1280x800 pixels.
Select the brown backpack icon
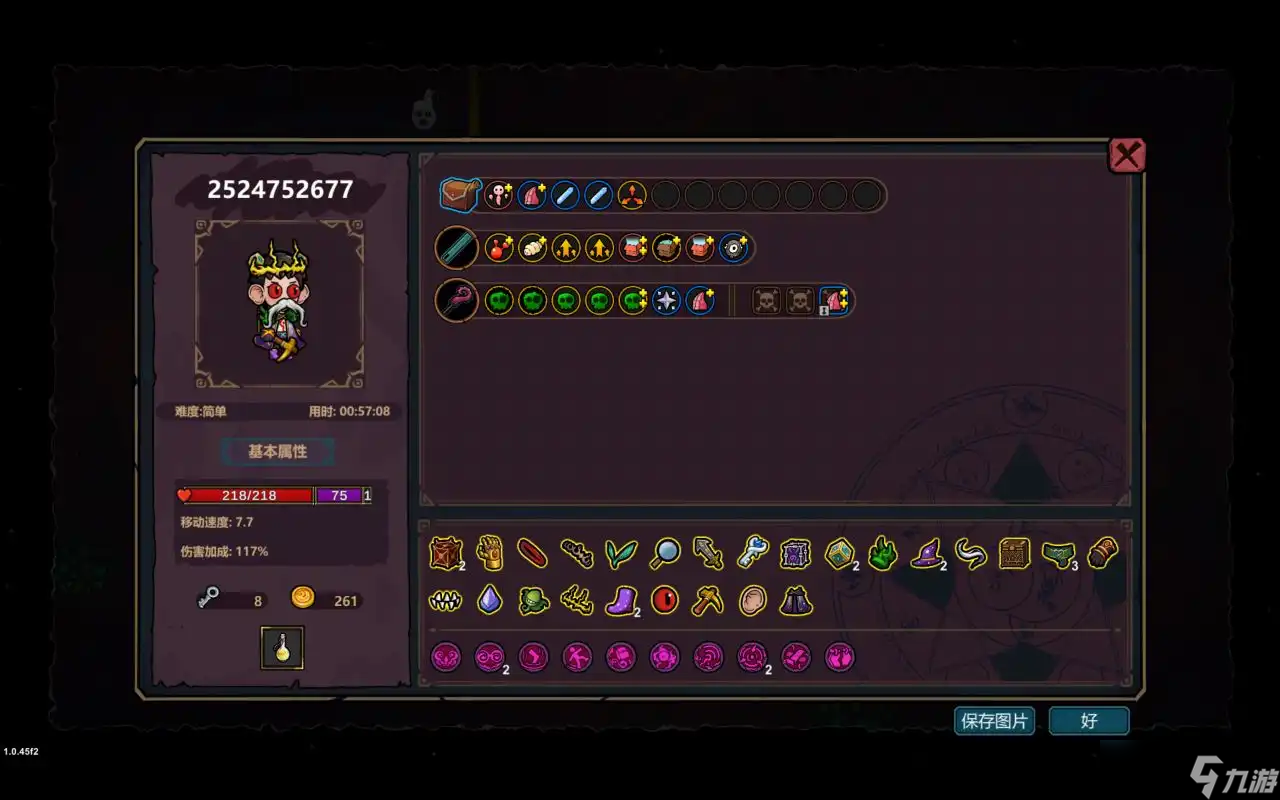tap(459, 194)
